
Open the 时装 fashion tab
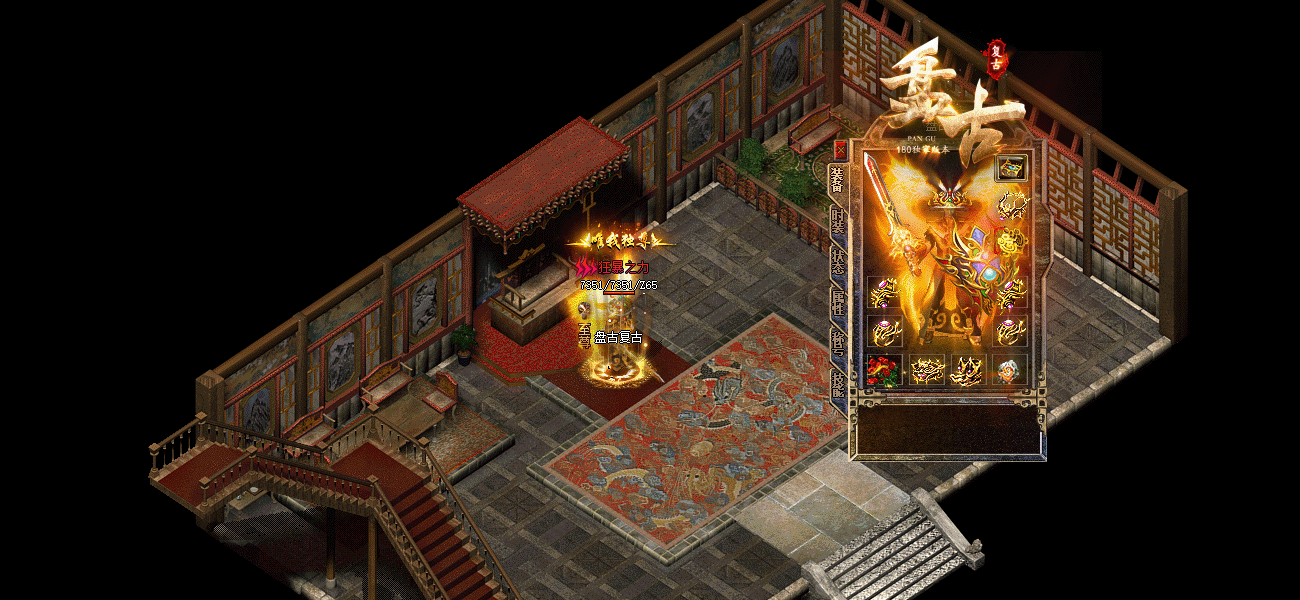click(838, 222)
